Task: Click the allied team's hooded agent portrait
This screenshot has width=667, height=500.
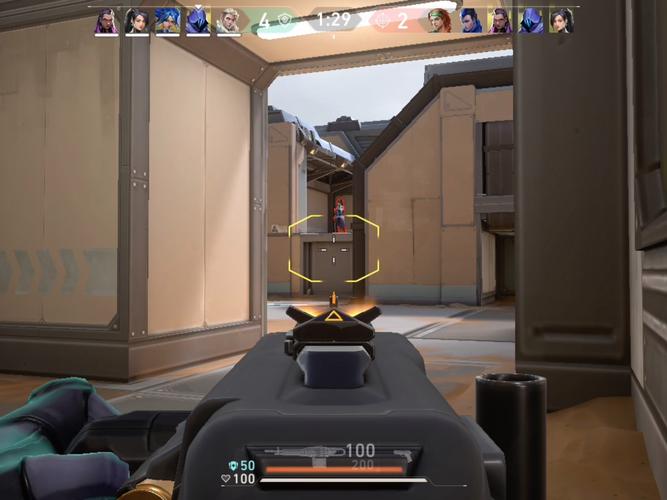Action: tap(197, 21)
